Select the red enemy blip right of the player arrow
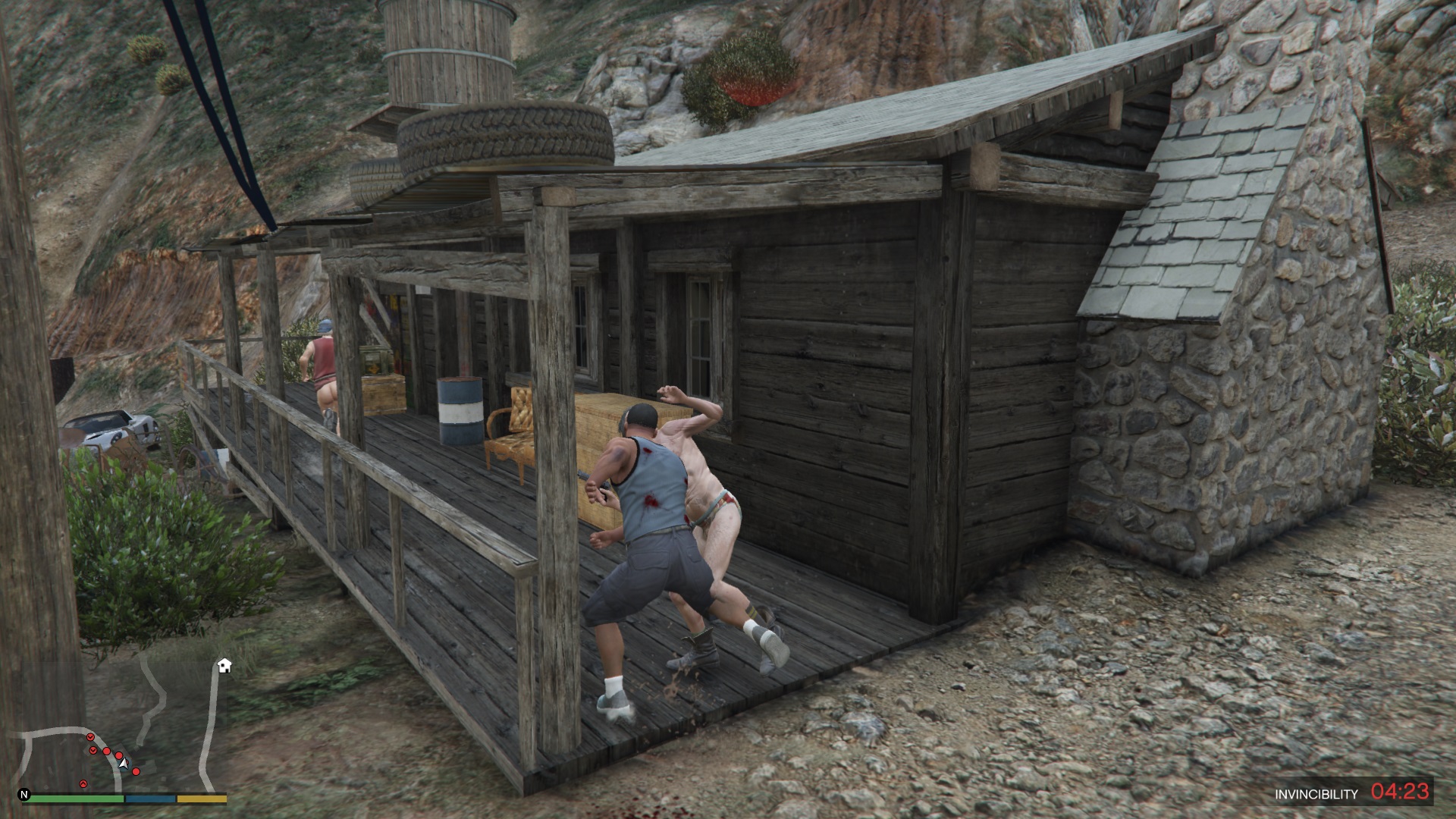The width and height of the screenshot is (1456, 819). click(x=136, y=772)
